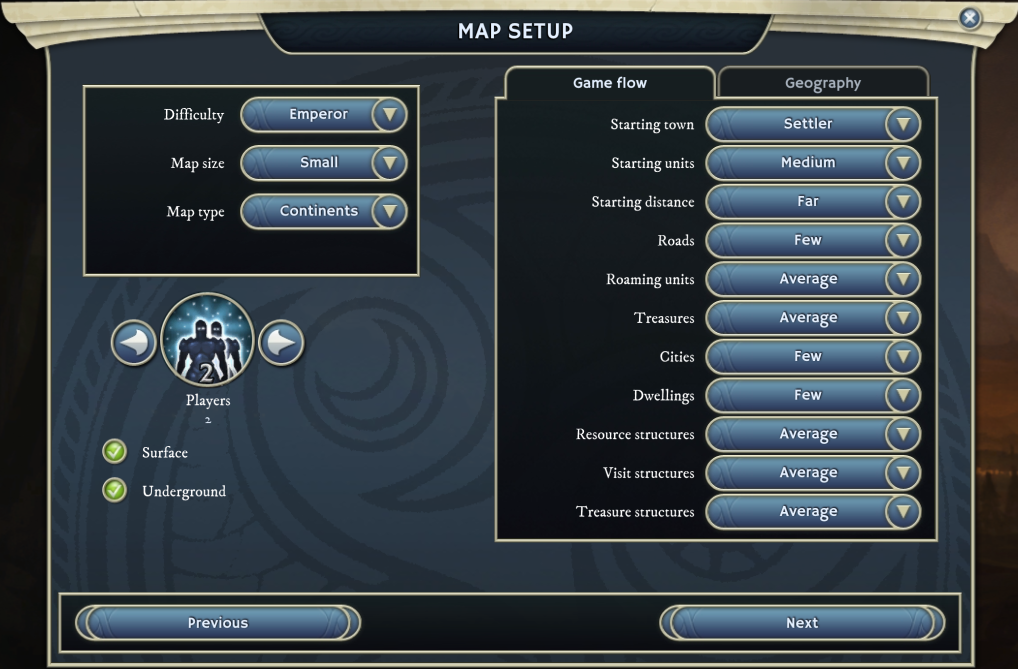Close the Map Setup window
The width and height of the screenshot is (1018, 669).
[x=969, y=18]
